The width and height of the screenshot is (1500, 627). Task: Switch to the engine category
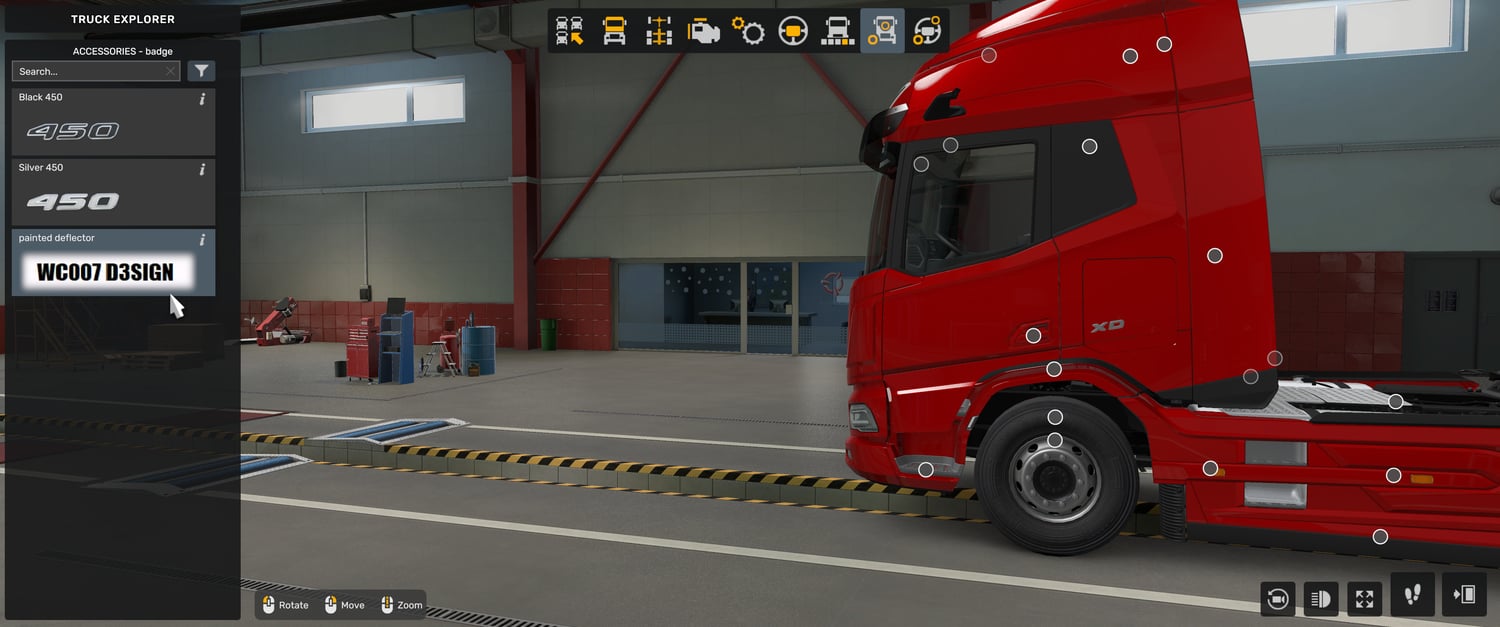(704, 31)
